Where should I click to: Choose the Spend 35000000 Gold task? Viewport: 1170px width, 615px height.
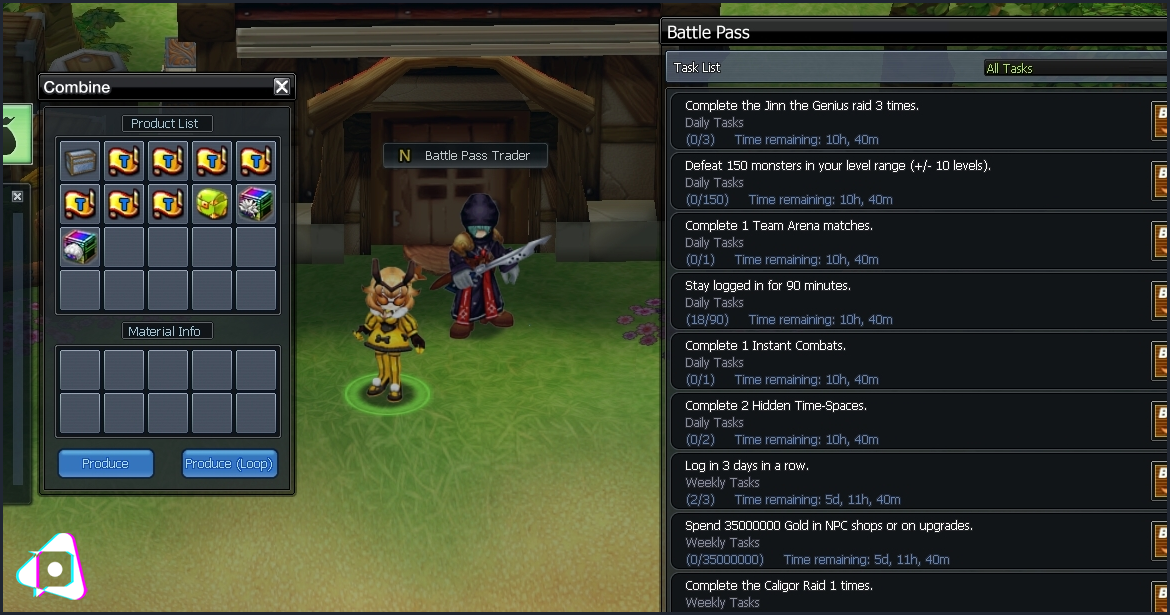point(910,542)
